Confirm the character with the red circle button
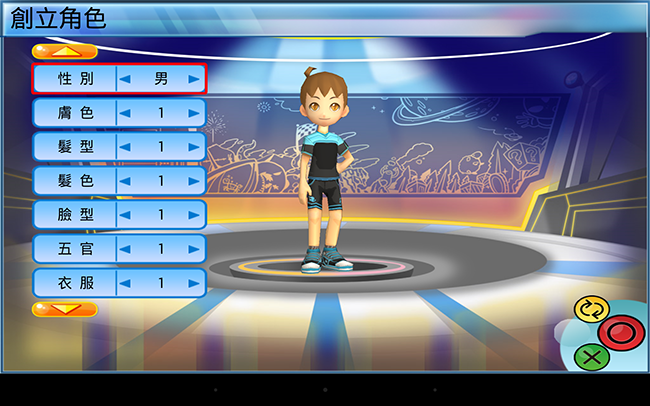This screenshot has height=406, width=650. click(619, 332)
